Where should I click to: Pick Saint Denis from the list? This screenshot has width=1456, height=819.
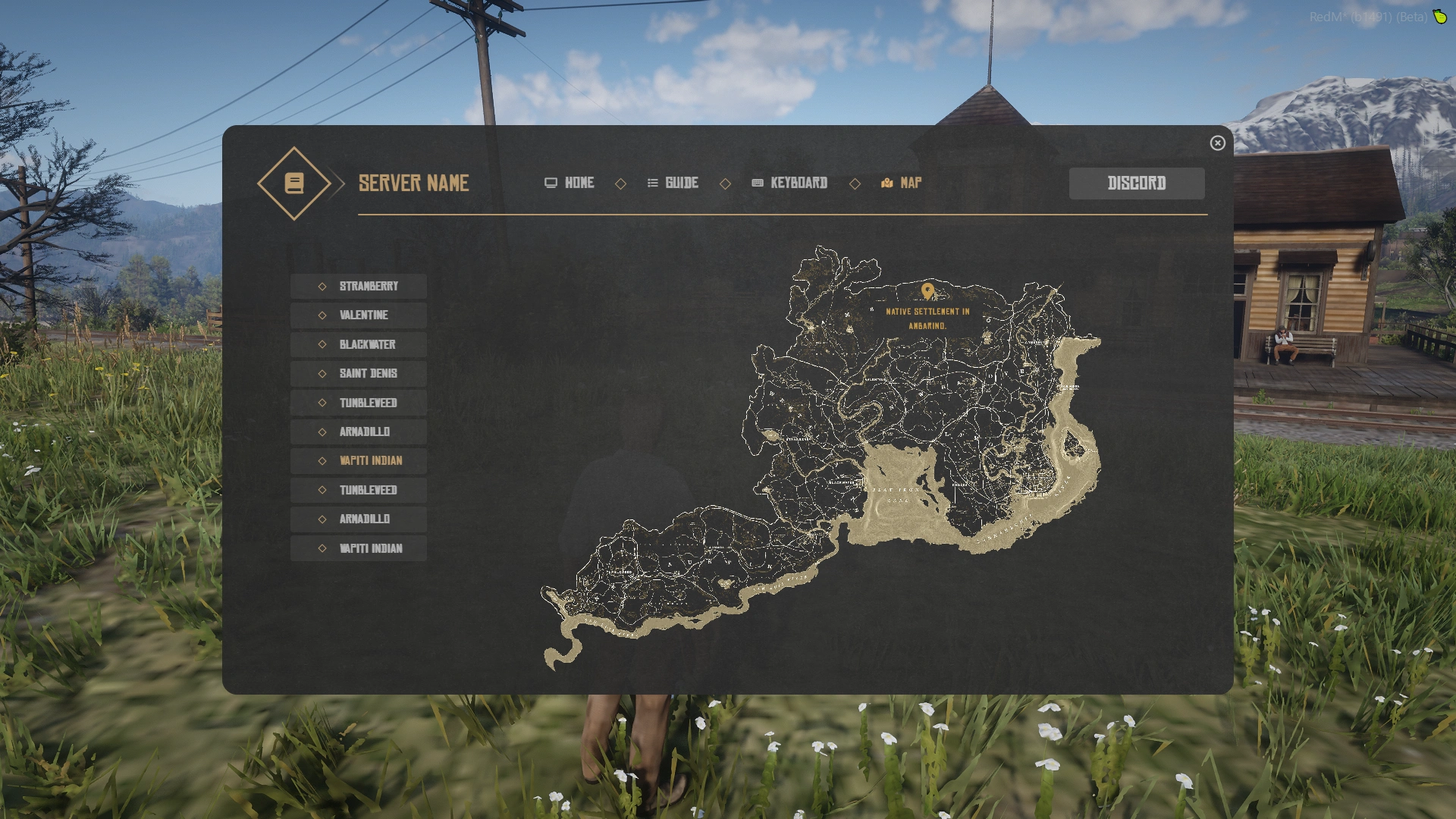[359, 374]
